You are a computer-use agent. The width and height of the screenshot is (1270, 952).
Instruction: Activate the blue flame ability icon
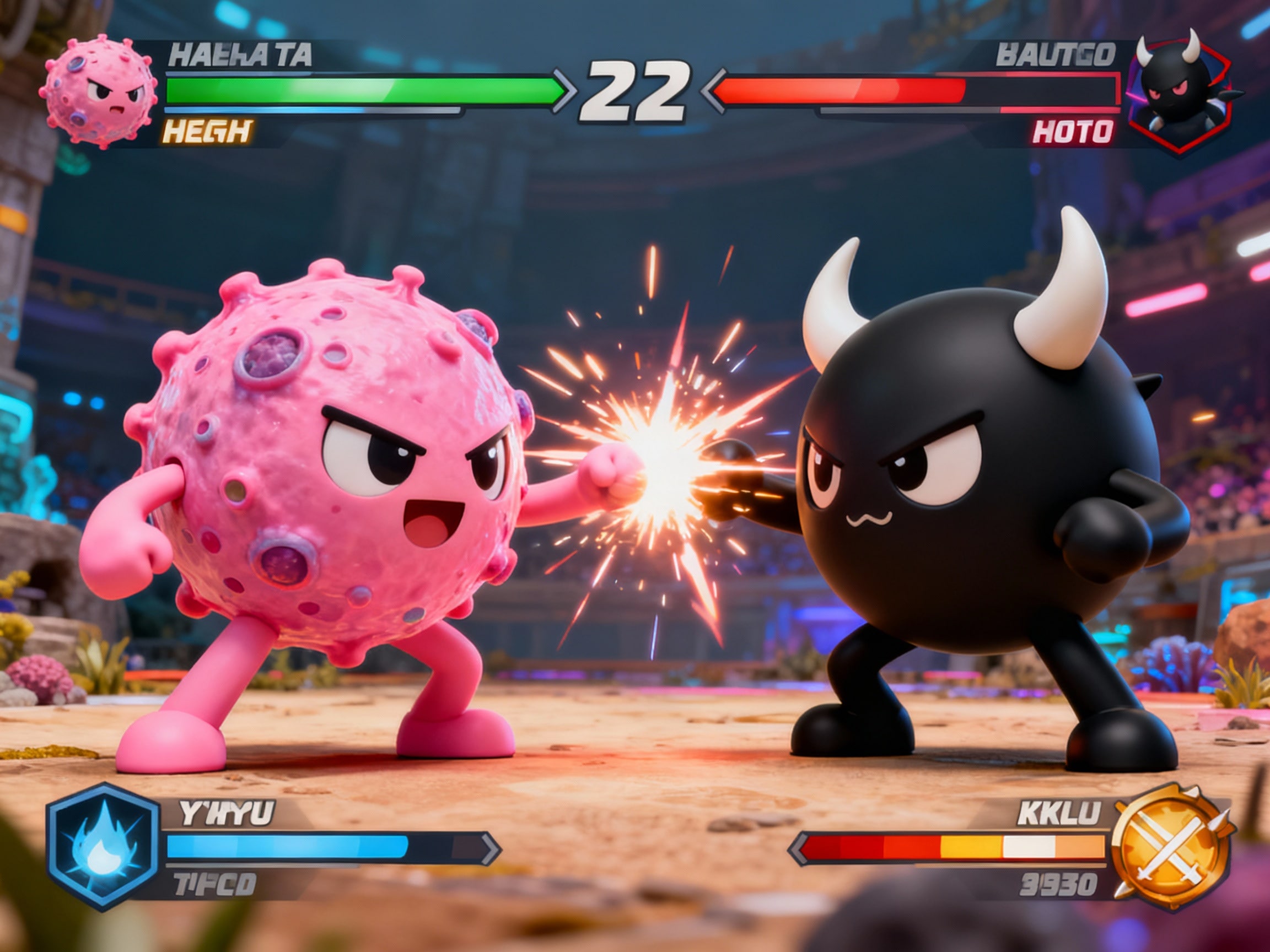pos(103,846)
